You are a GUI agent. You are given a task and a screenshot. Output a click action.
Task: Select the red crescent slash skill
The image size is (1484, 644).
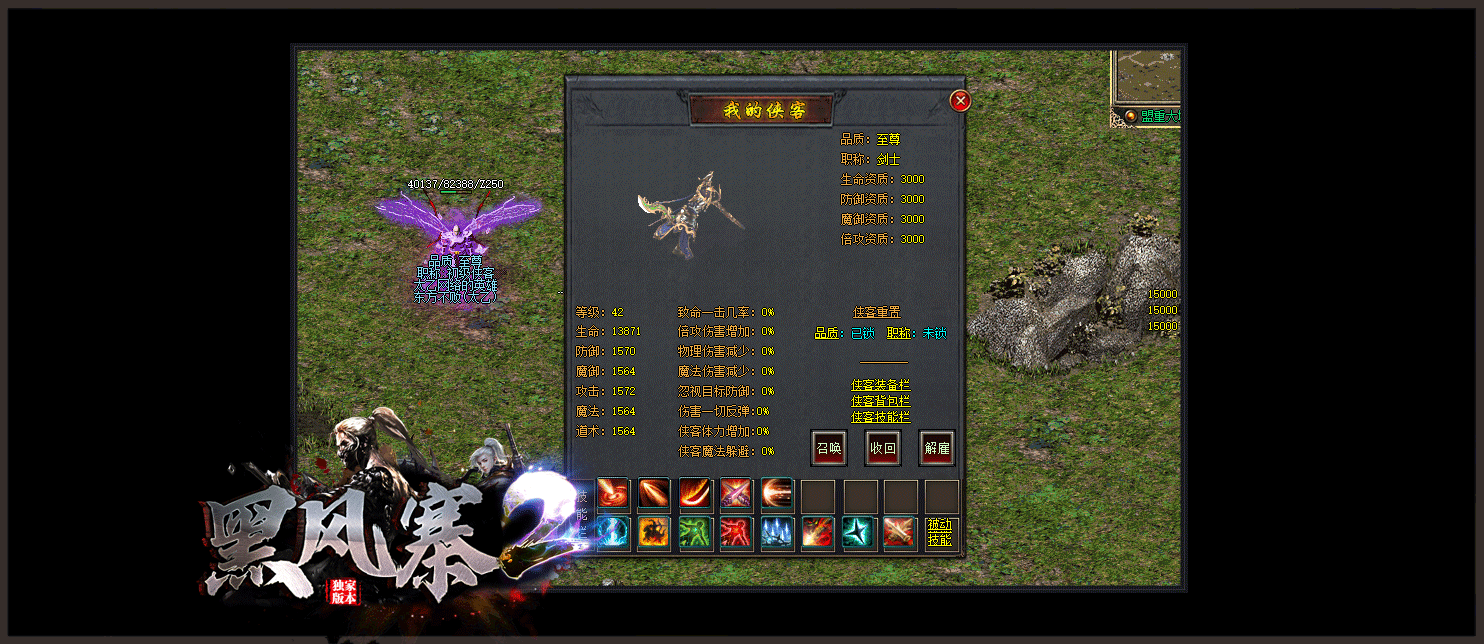[x=695, y=493]
